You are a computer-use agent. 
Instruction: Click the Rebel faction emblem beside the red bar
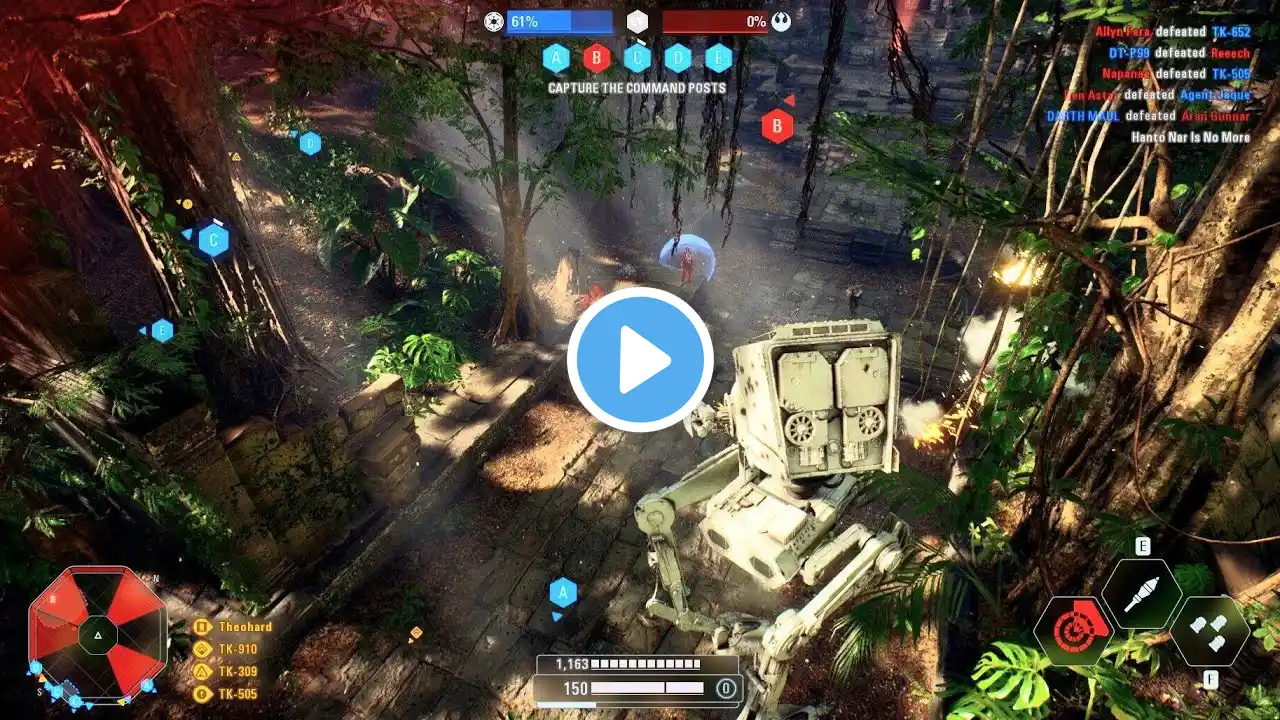[781, 21]
